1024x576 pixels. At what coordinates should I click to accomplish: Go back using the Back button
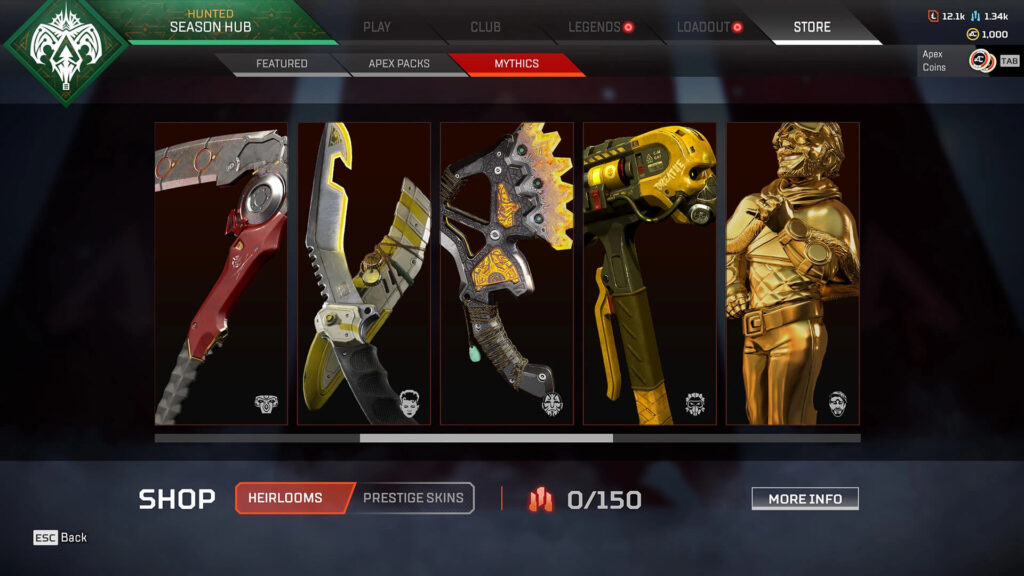click(x=61, y=538)
